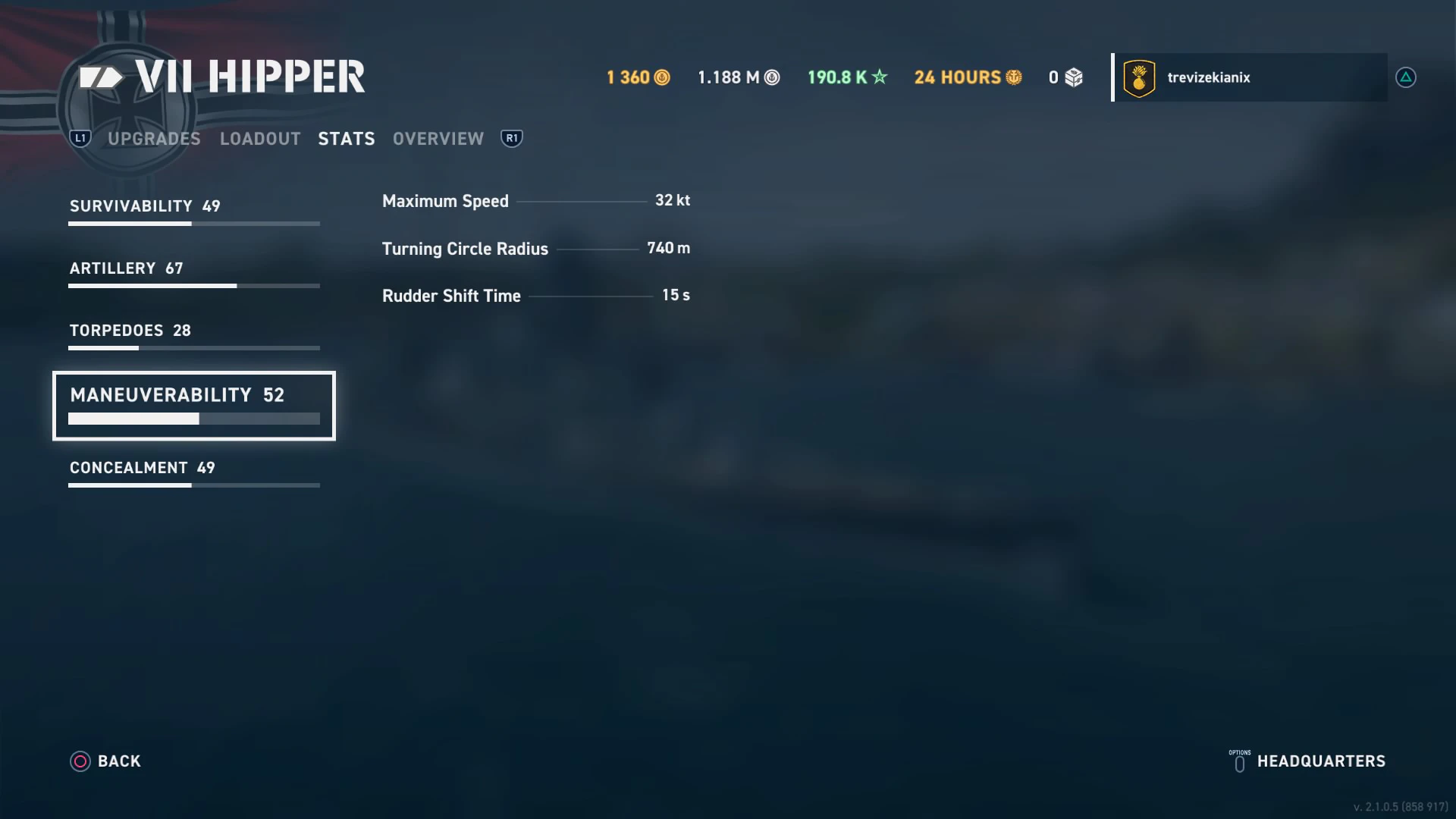Show the Overview tab

(x=438, y=139)
